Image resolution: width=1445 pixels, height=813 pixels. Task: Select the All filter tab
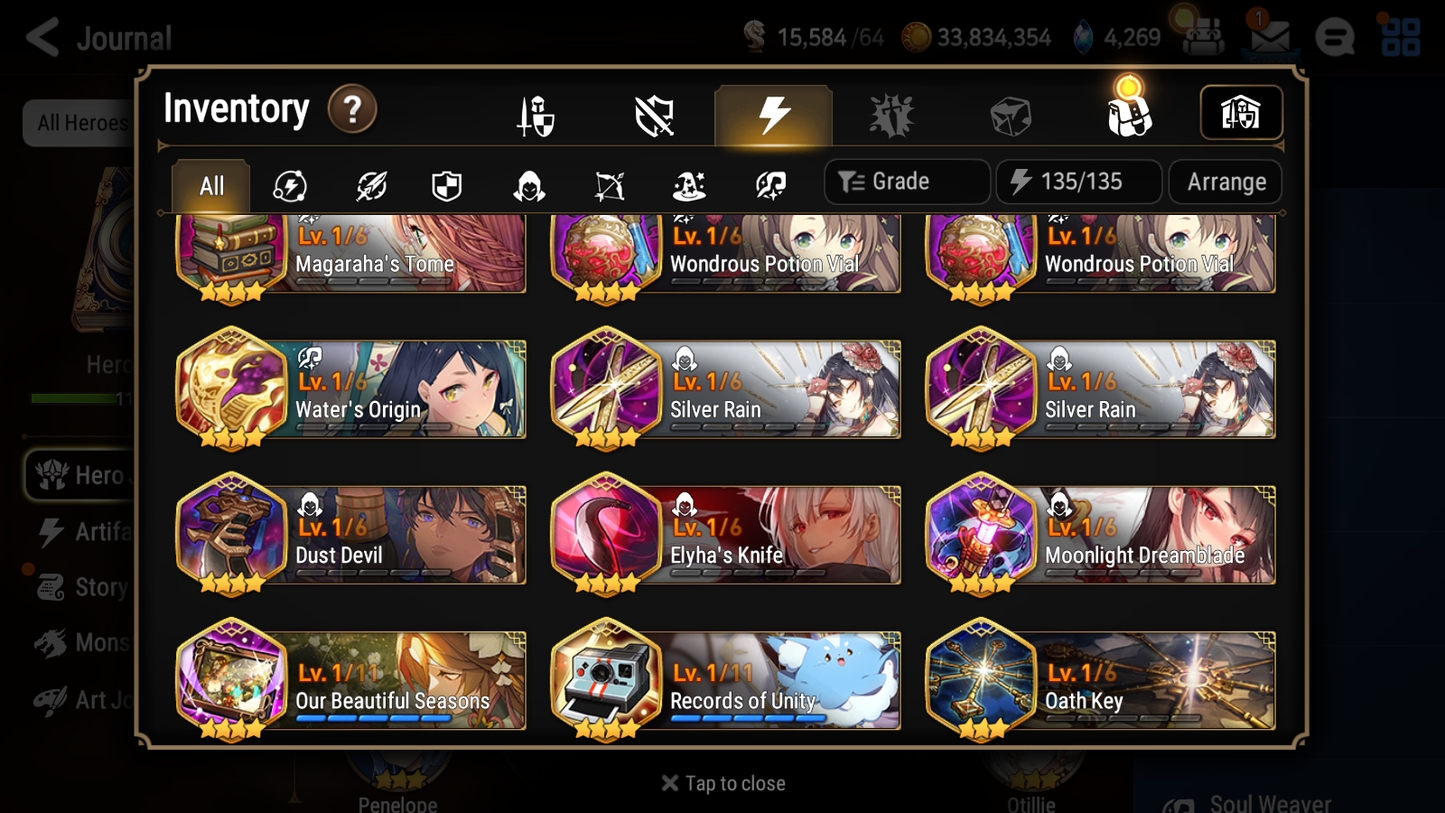(210, 185)
